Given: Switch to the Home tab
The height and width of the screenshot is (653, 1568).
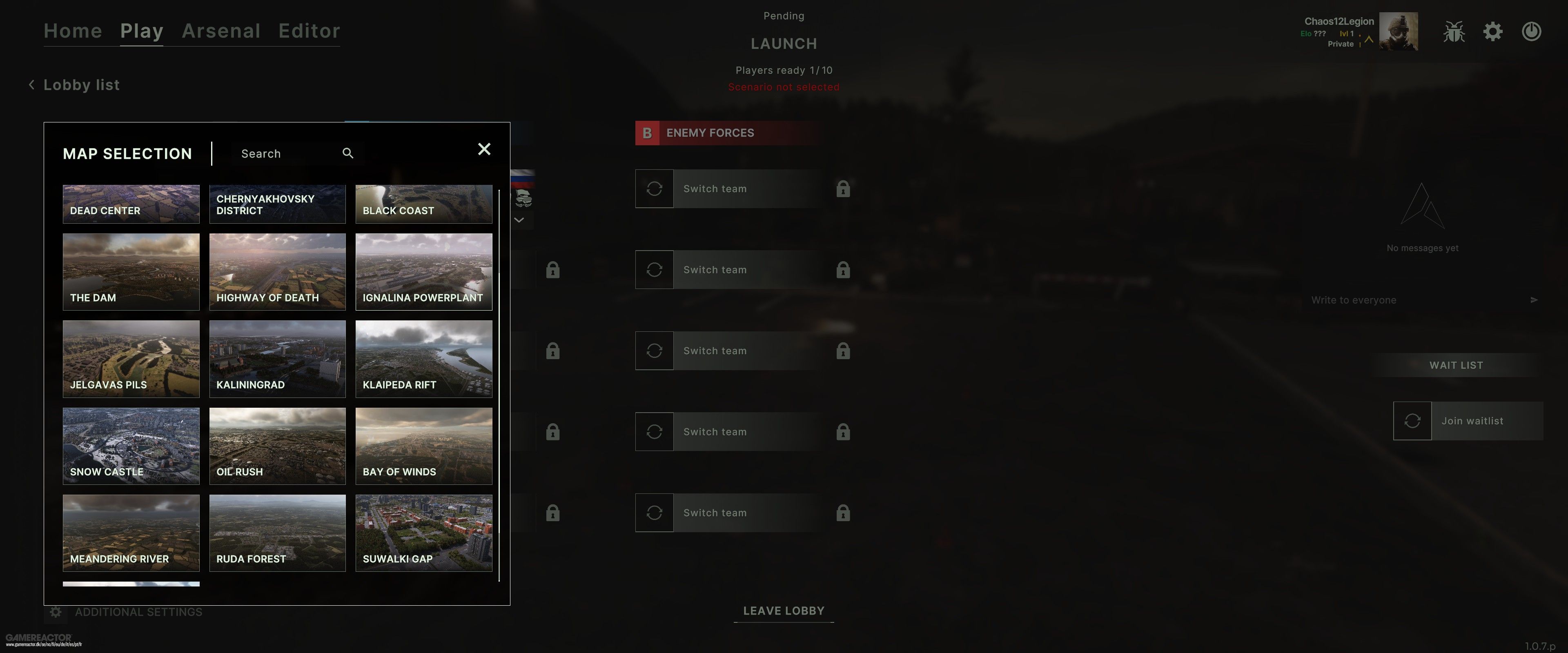Looking at the screenshot, I should coord(72,31).
